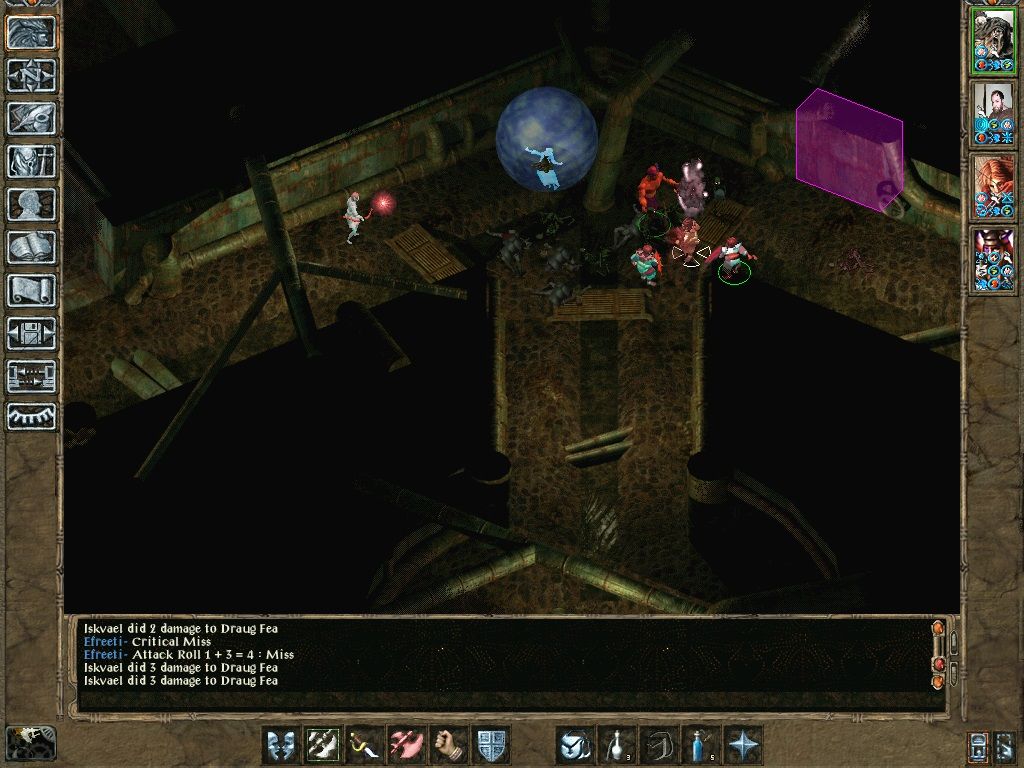The image size is (1024, 768).
Task: Open the area map with the compass button
Action: click(32, 75)
